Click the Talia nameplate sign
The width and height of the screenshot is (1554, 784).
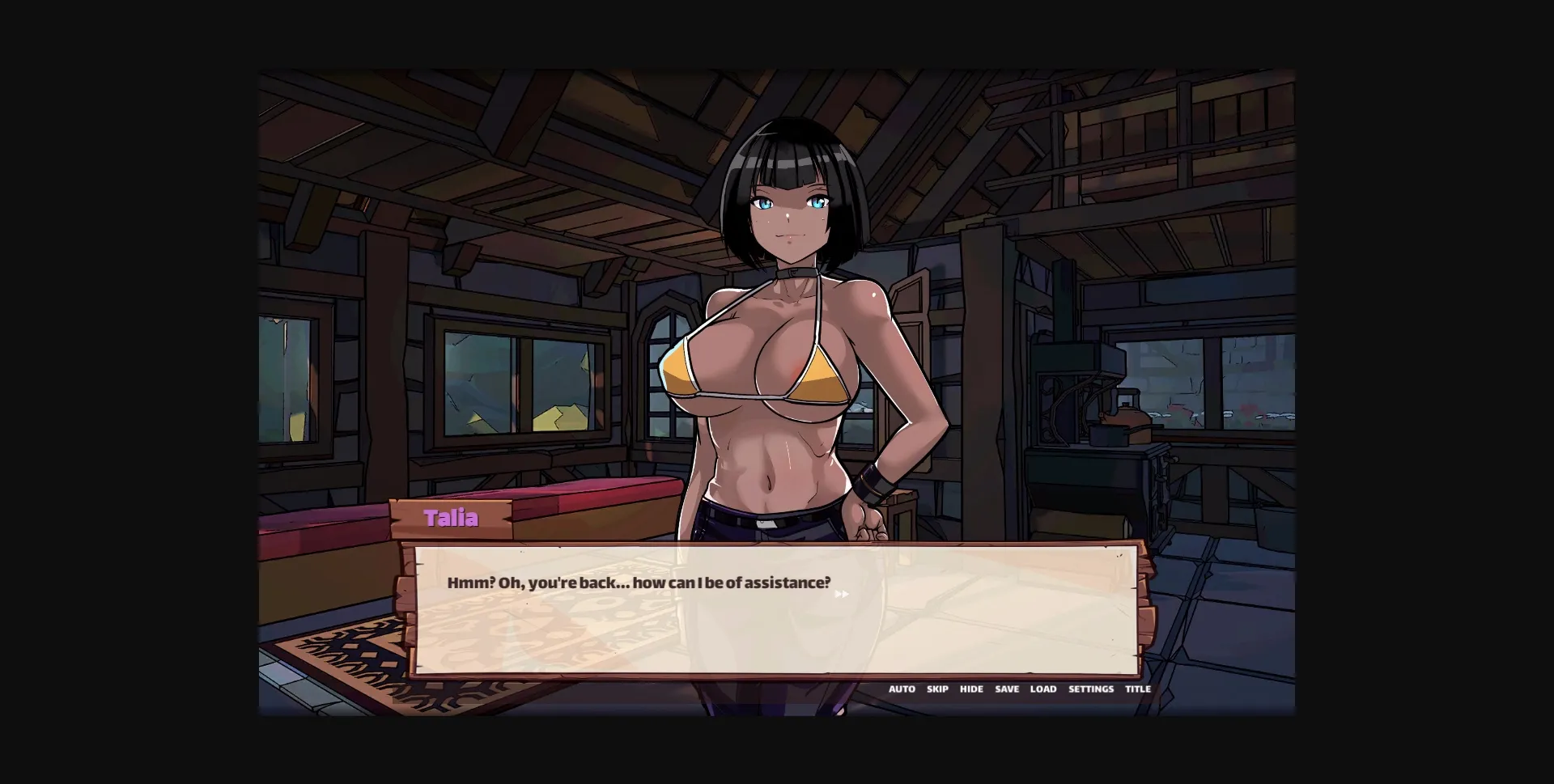(x=452, y=518)
